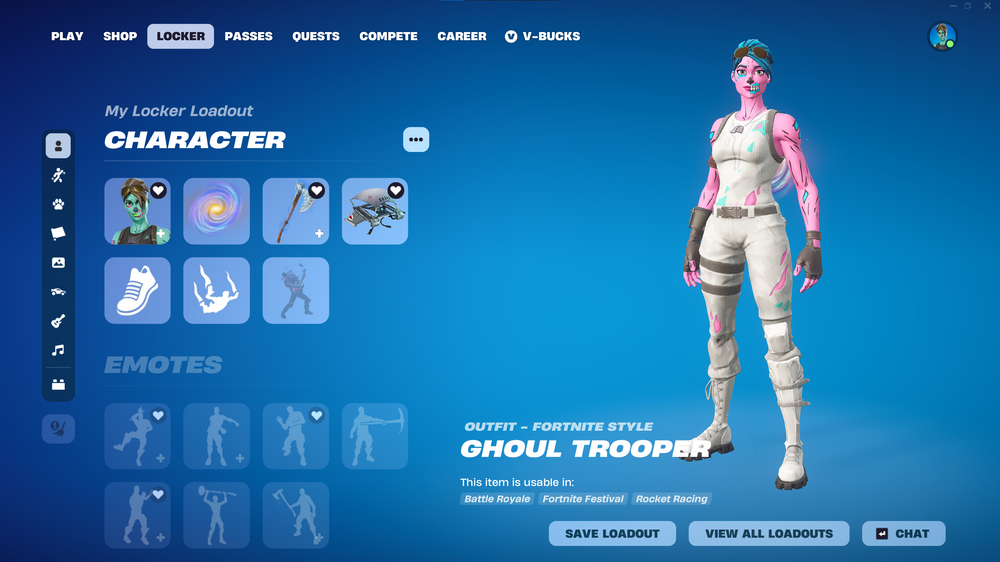
Task: Open the Chat panel
Action: [903, 534]
